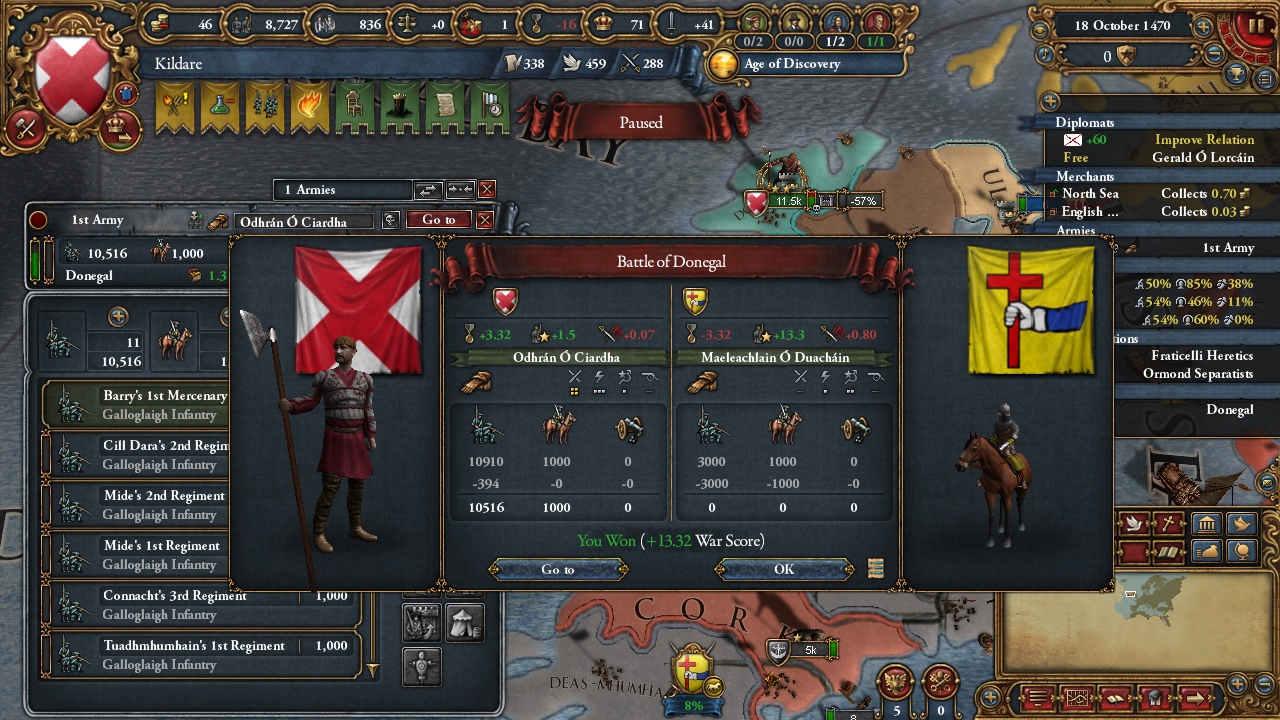This screenshot has height=720, width=1280.
Task: Unpause the game via the Paused banner
Action: (x=640, y=122)
